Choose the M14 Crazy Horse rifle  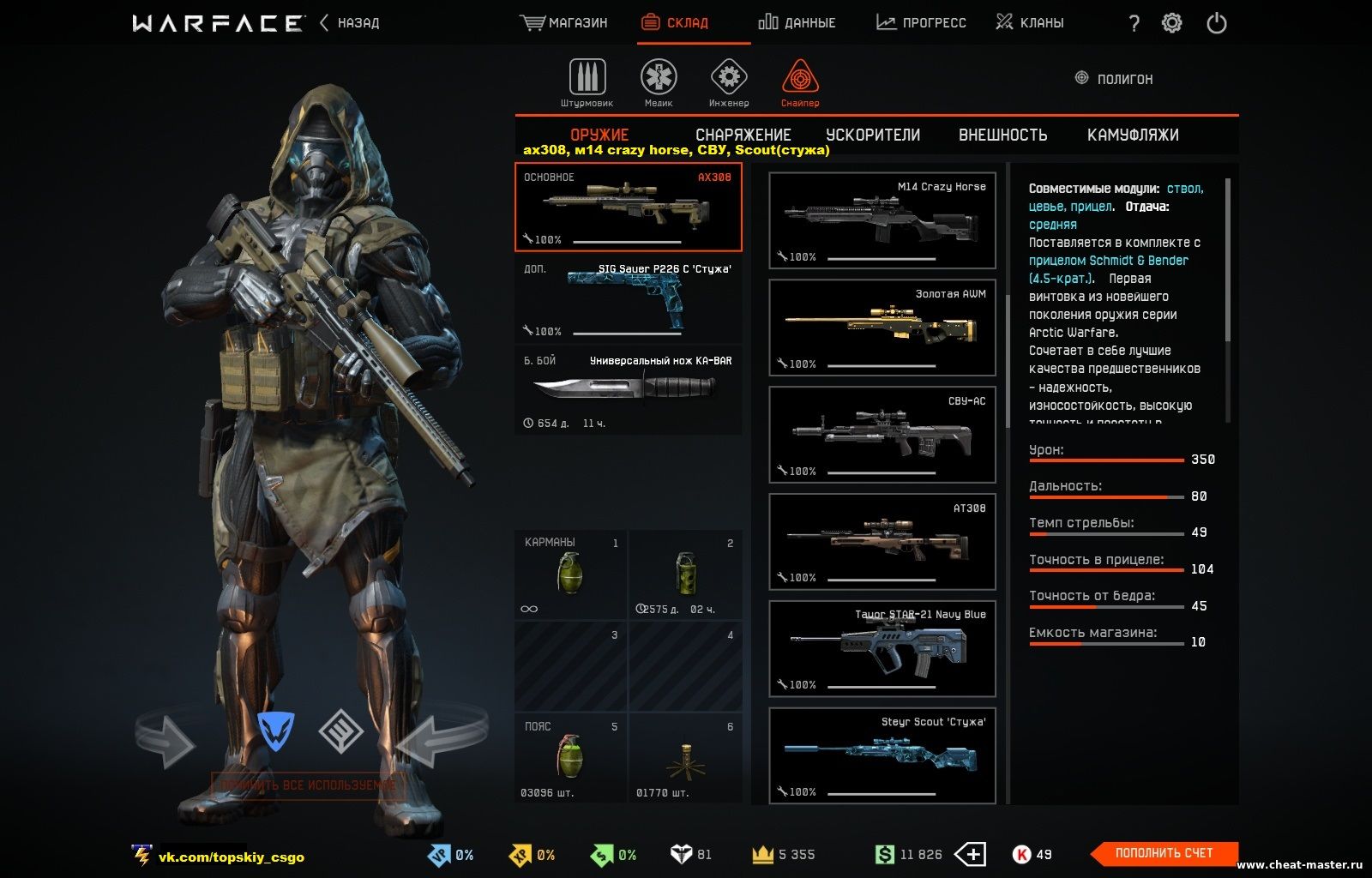point(882,220)
